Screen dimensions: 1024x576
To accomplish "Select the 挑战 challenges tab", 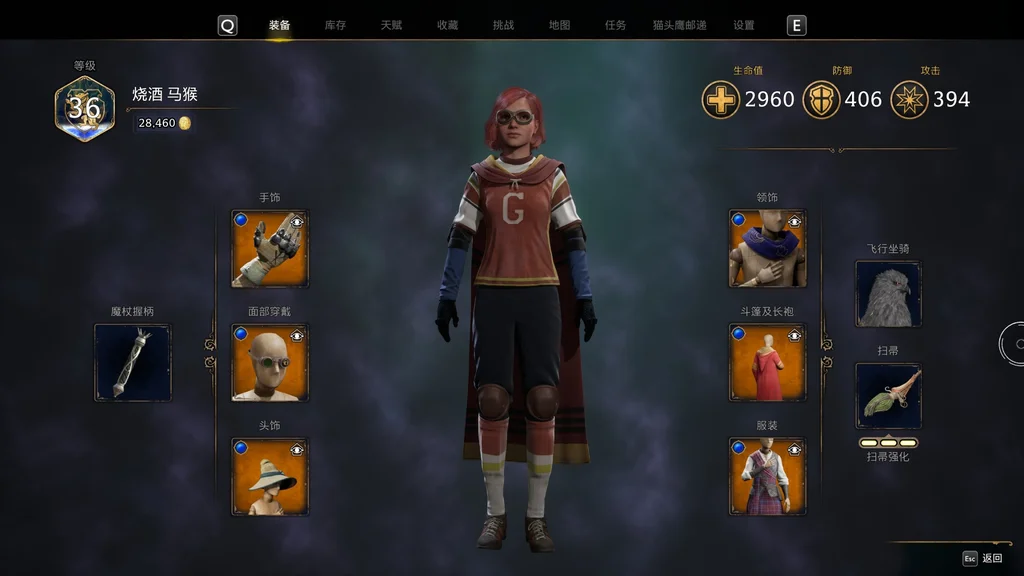I will click(x=503, y=25).
